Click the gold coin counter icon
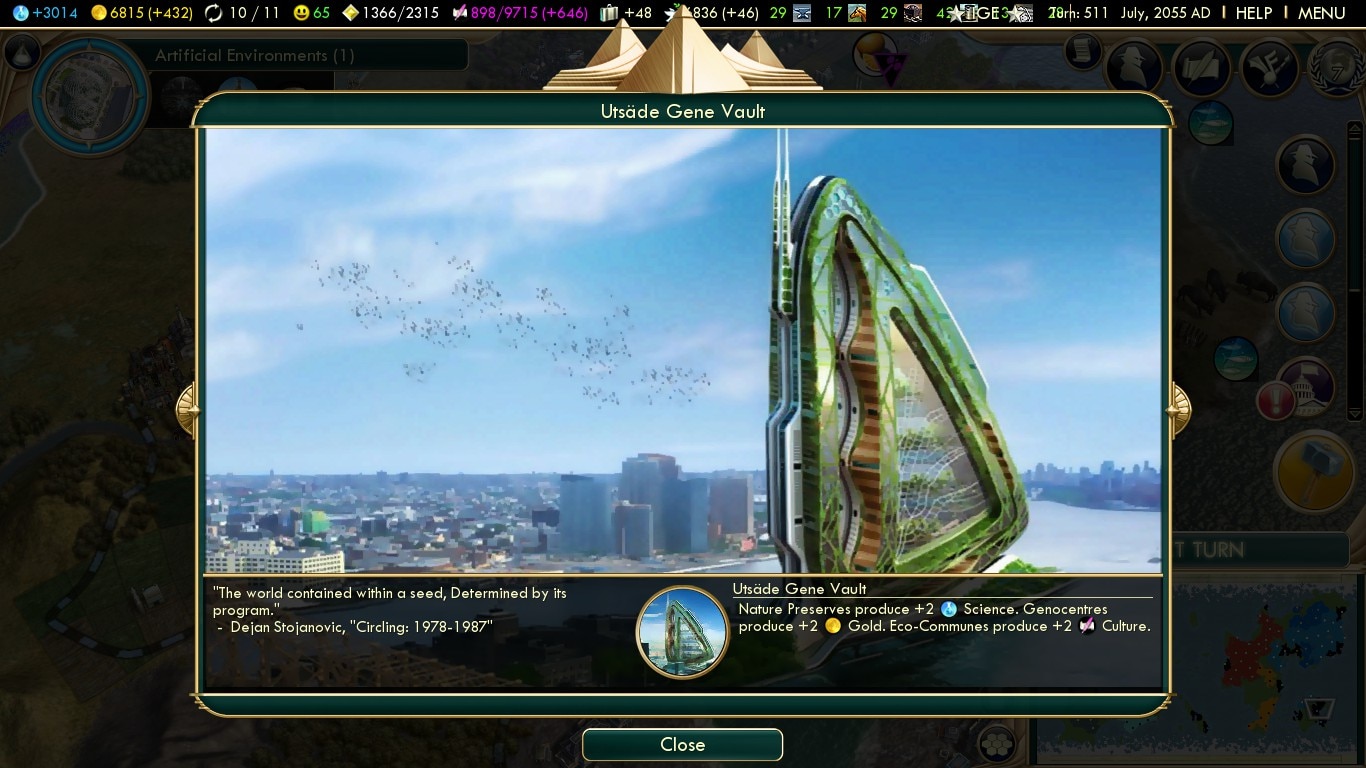The height and width of the screenshot is (768, 1366). point(100,13)
